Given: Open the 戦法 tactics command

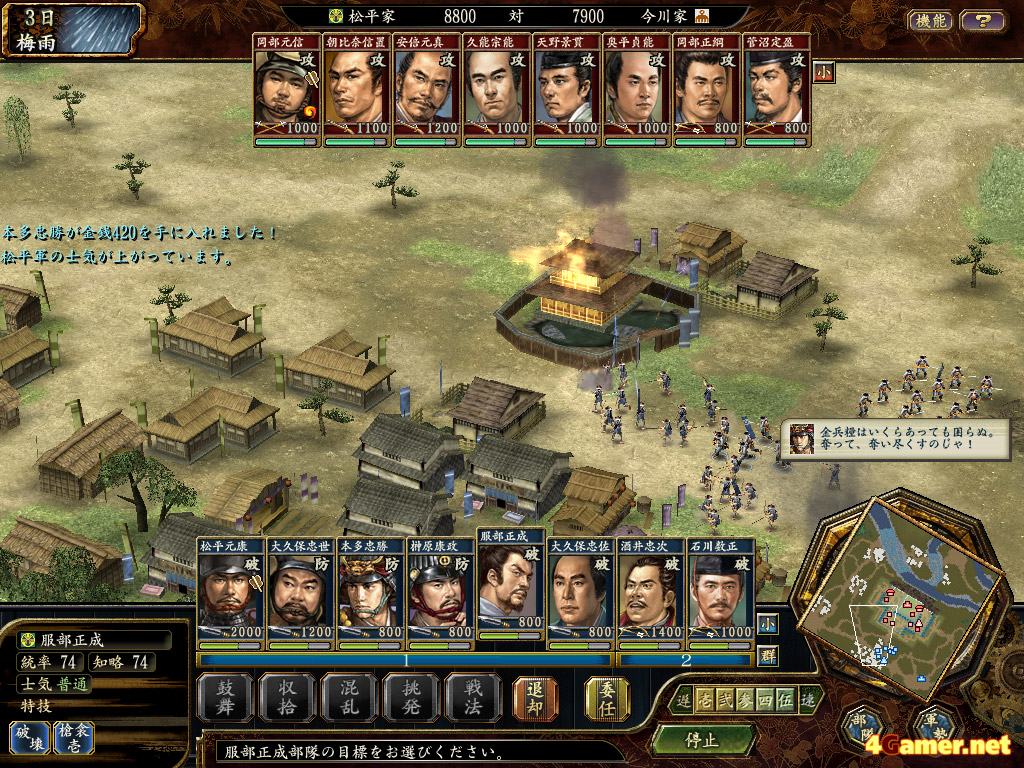Looking at the screenshot, I should point(472,697).
